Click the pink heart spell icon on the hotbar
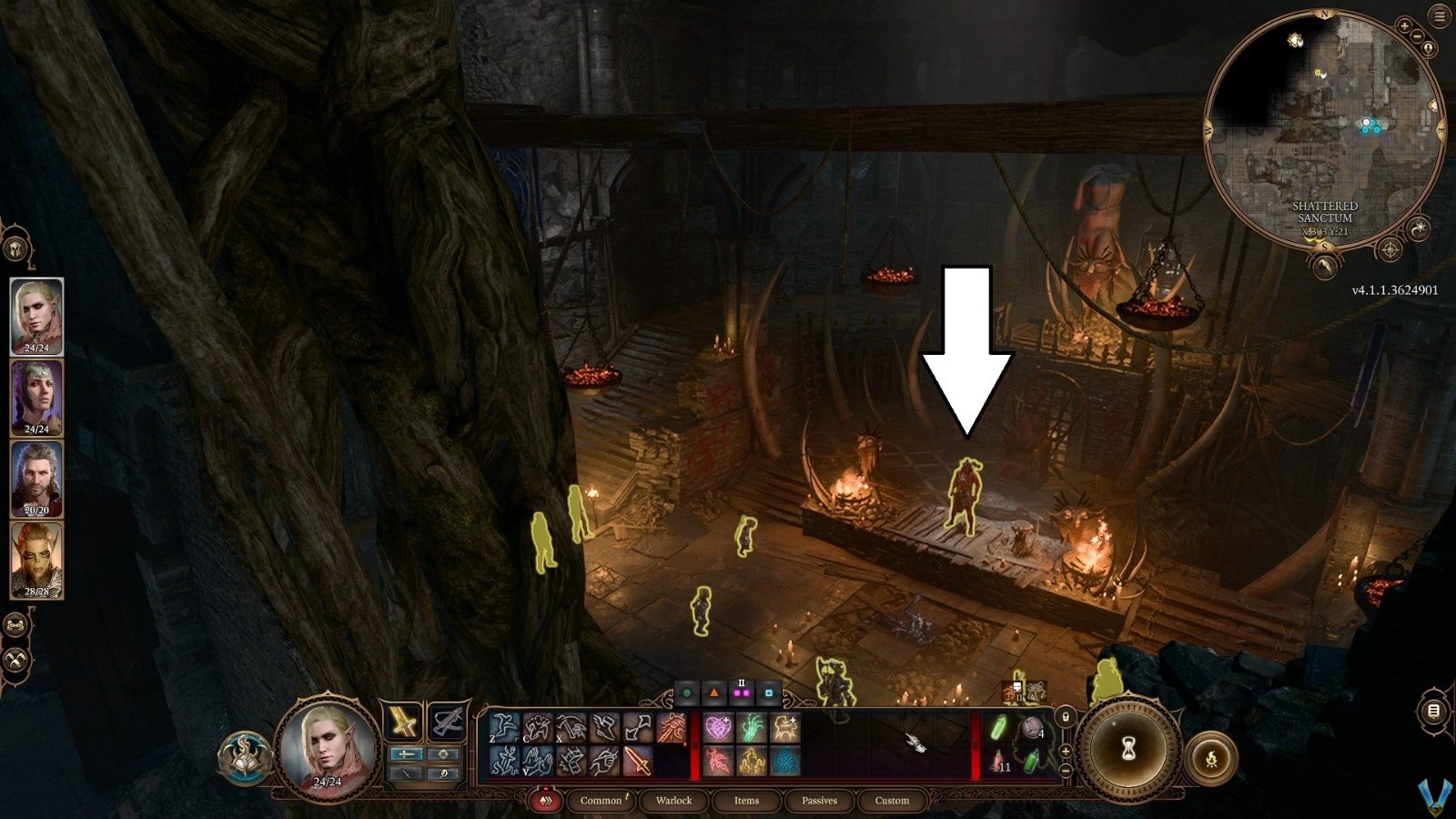The height and width of the screenshot is (819, 1456). (719, 728)
